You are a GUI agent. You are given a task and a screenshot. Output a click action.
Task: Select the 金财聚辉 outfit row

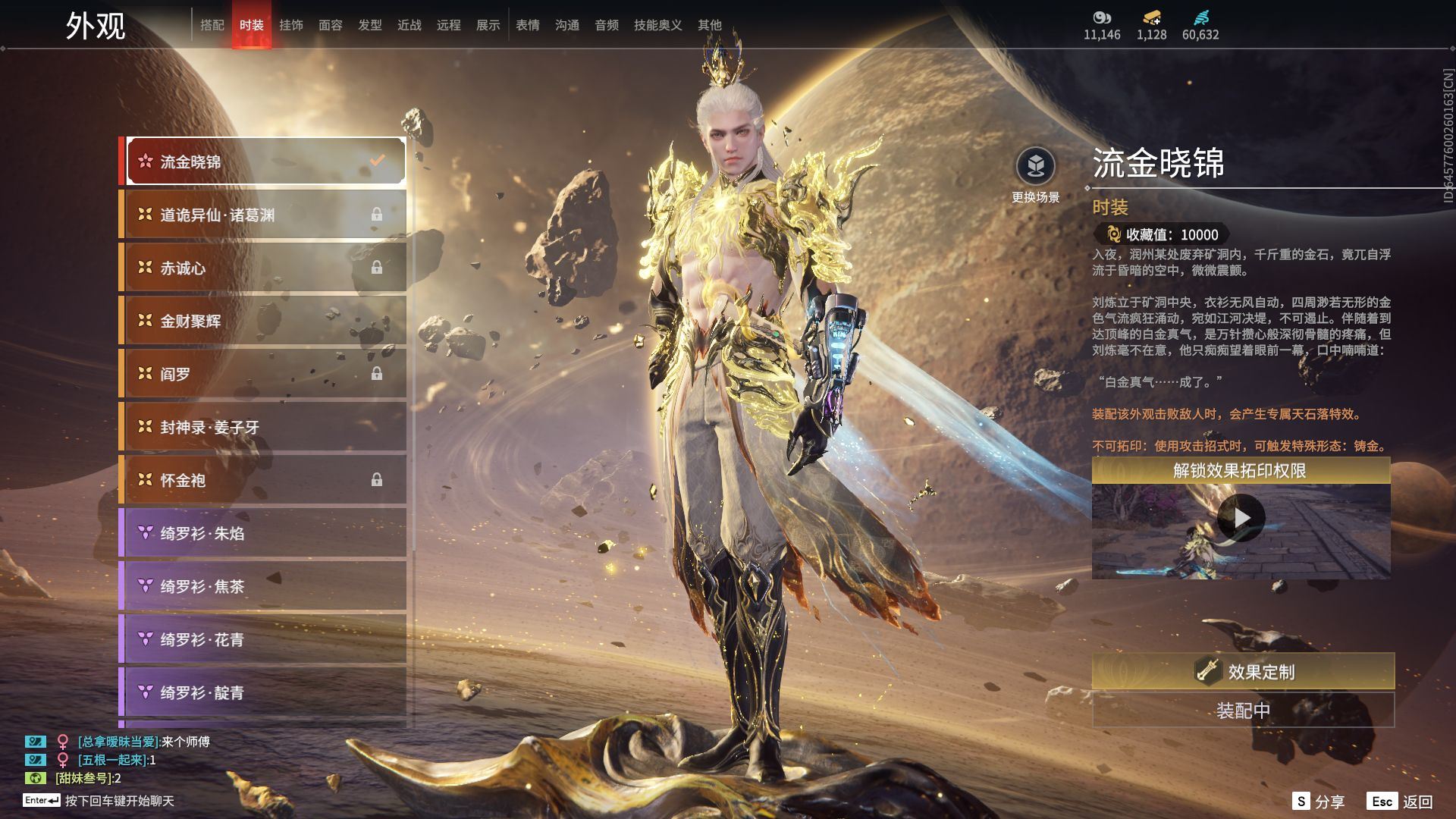pos(265,321)
